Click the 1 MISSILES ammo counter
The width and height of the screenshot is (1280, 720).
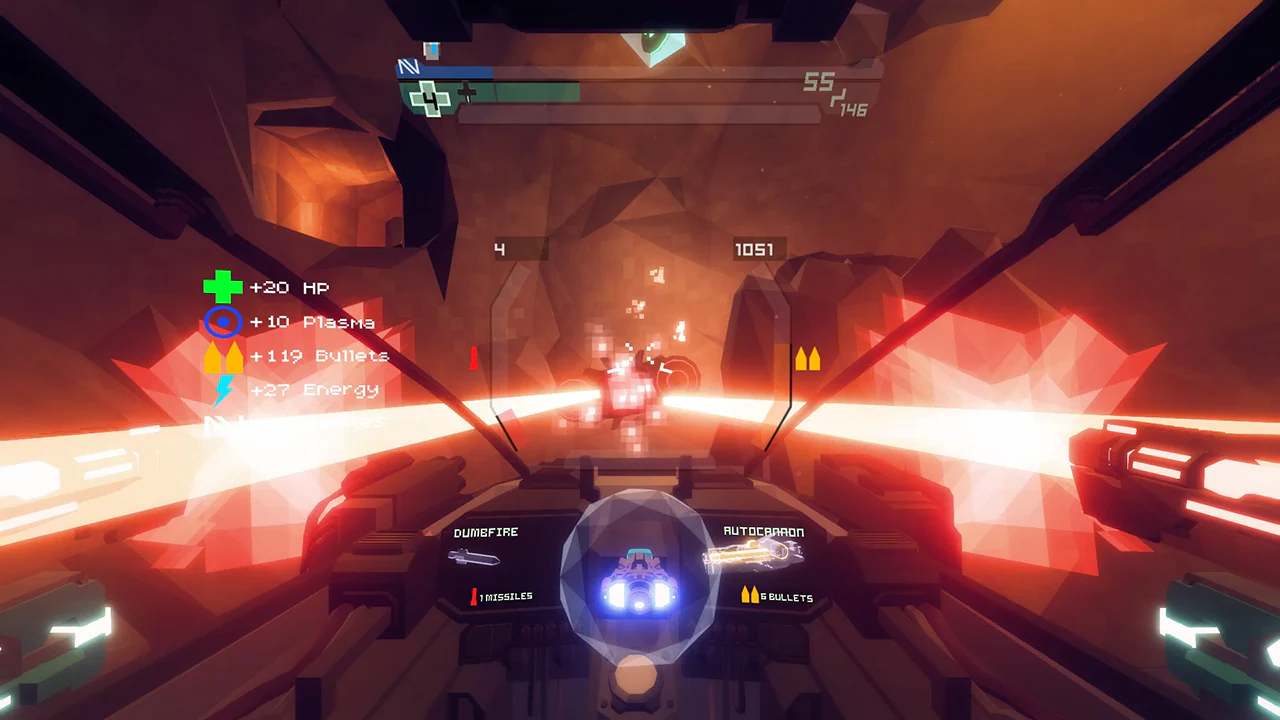(x=503, y=595)
